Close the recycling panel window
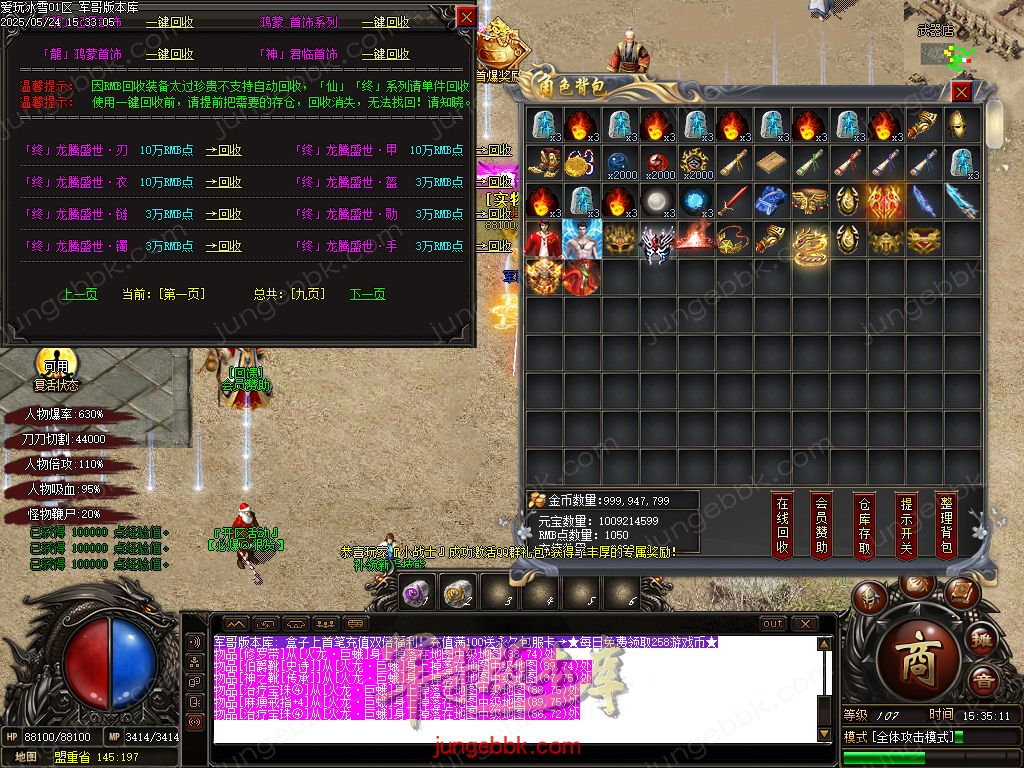 (466, 17)
